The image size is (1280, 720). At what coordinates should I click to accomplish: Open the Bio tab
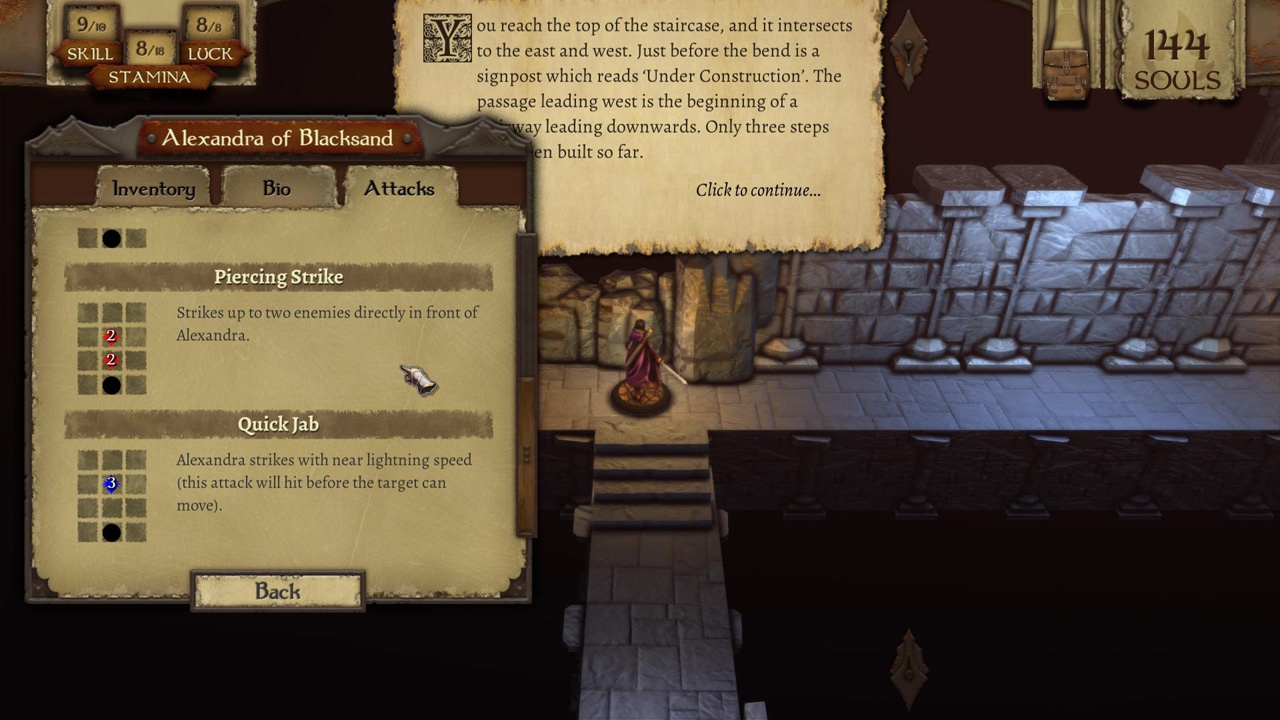(276, 189)
